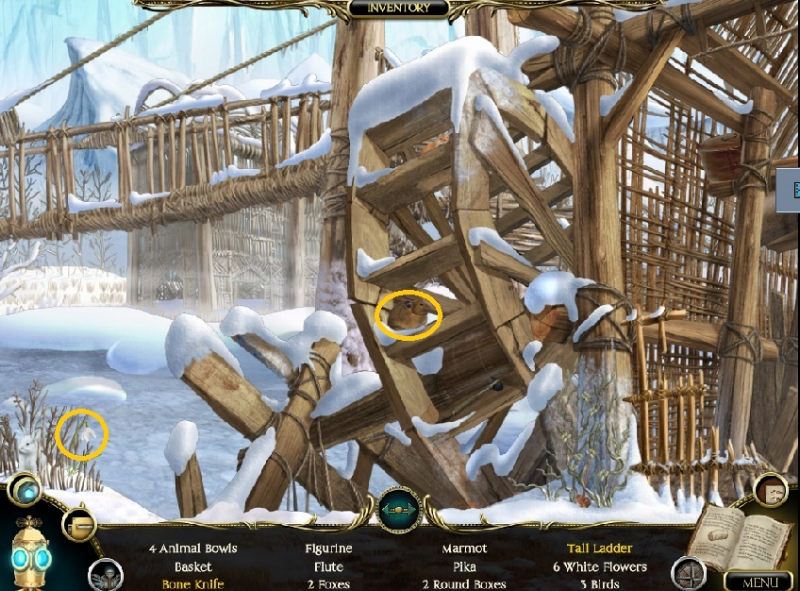Click the round gold icon above the journal
Image resolution: width=800 pixels, height=591 pixels.
click(770, 490)
